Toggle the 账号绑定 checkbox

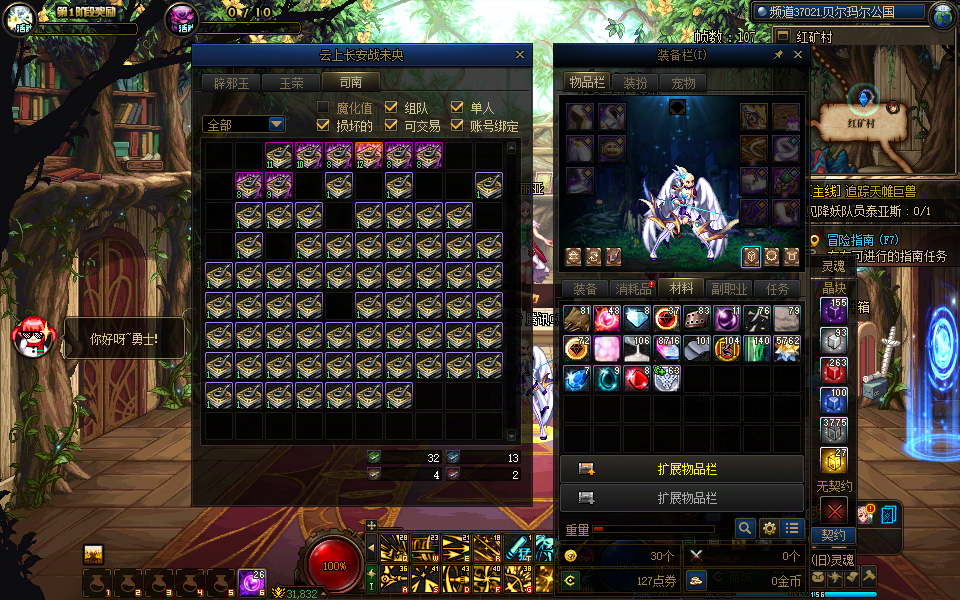click(x=457, y=126)
